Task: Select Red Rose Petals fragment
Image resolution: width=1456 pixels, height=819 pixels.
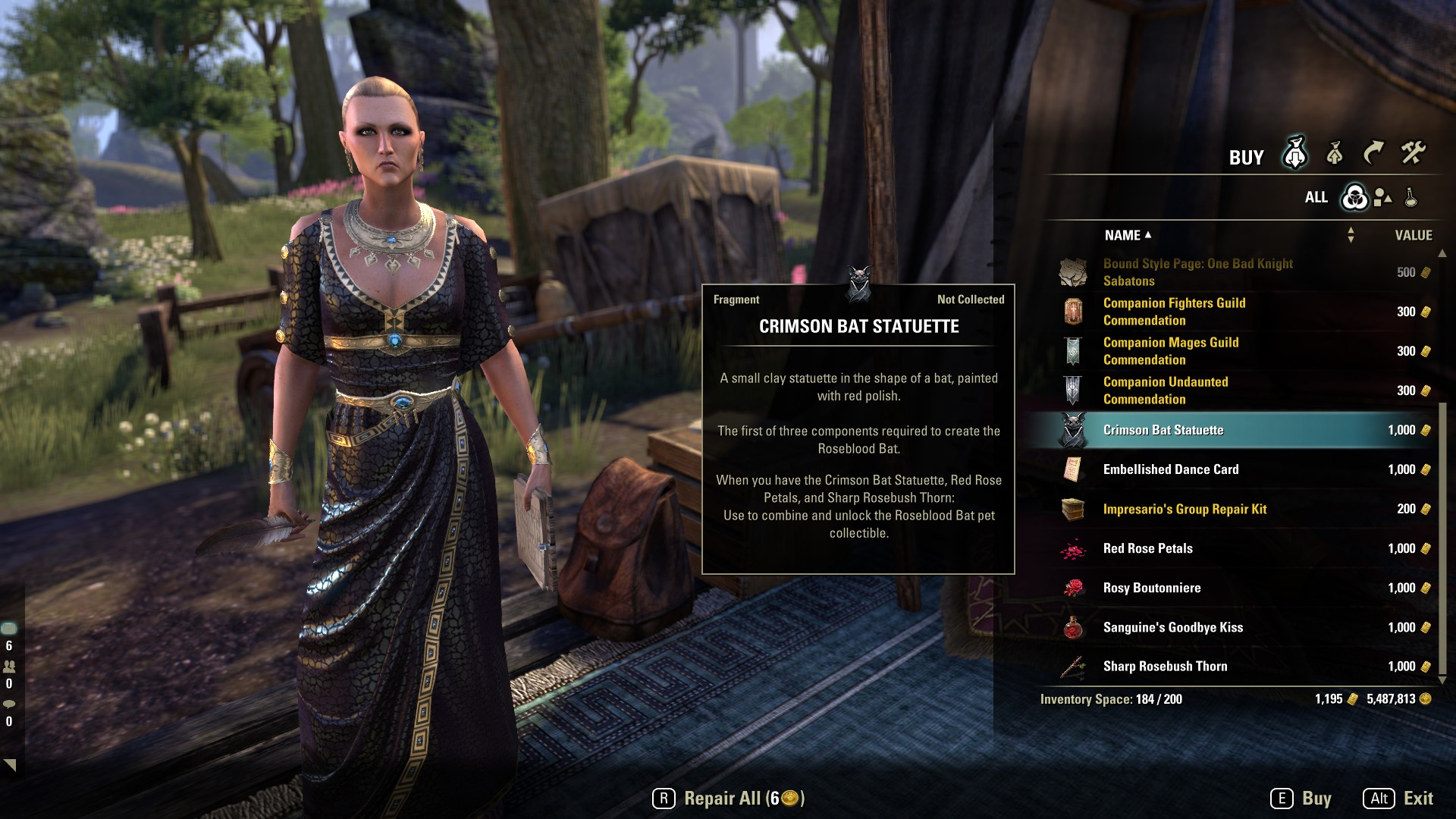Action: (1147, 548)
